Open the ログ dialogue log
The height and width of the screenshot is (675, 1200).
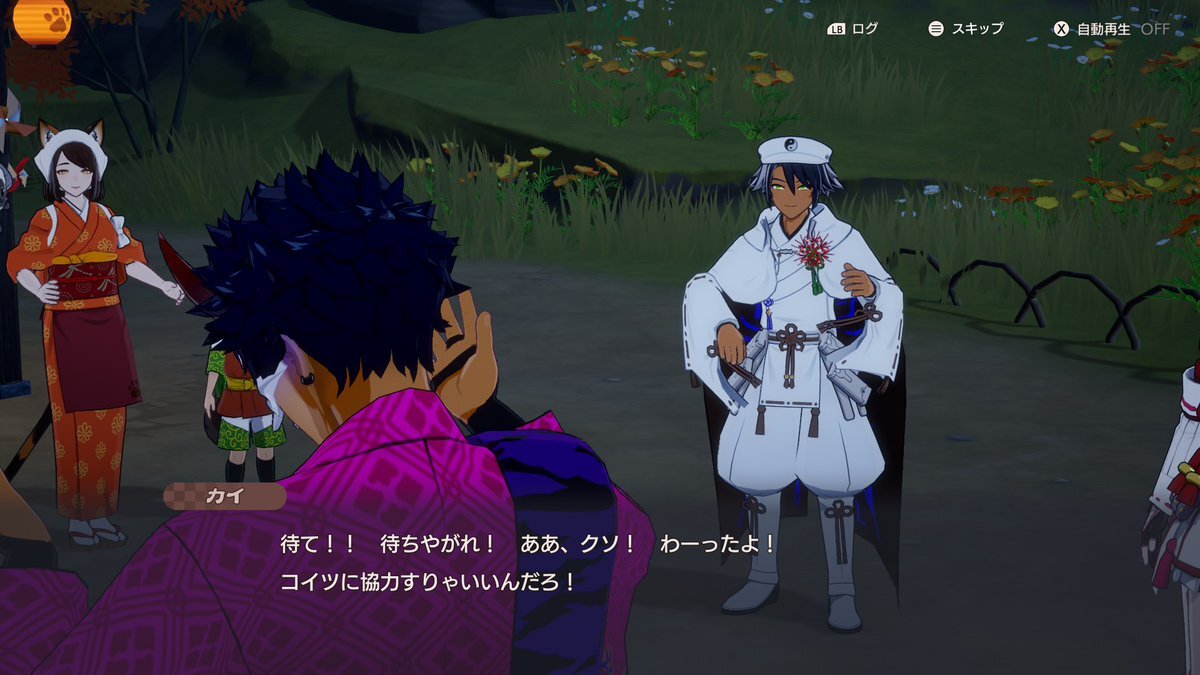coord(853,29)
